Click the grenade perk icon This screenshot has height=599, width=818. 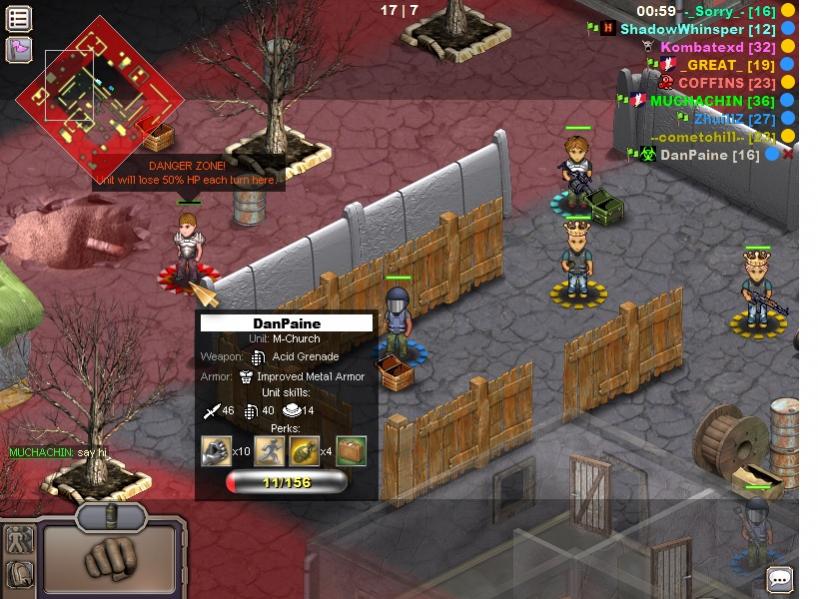coord(304,451)
